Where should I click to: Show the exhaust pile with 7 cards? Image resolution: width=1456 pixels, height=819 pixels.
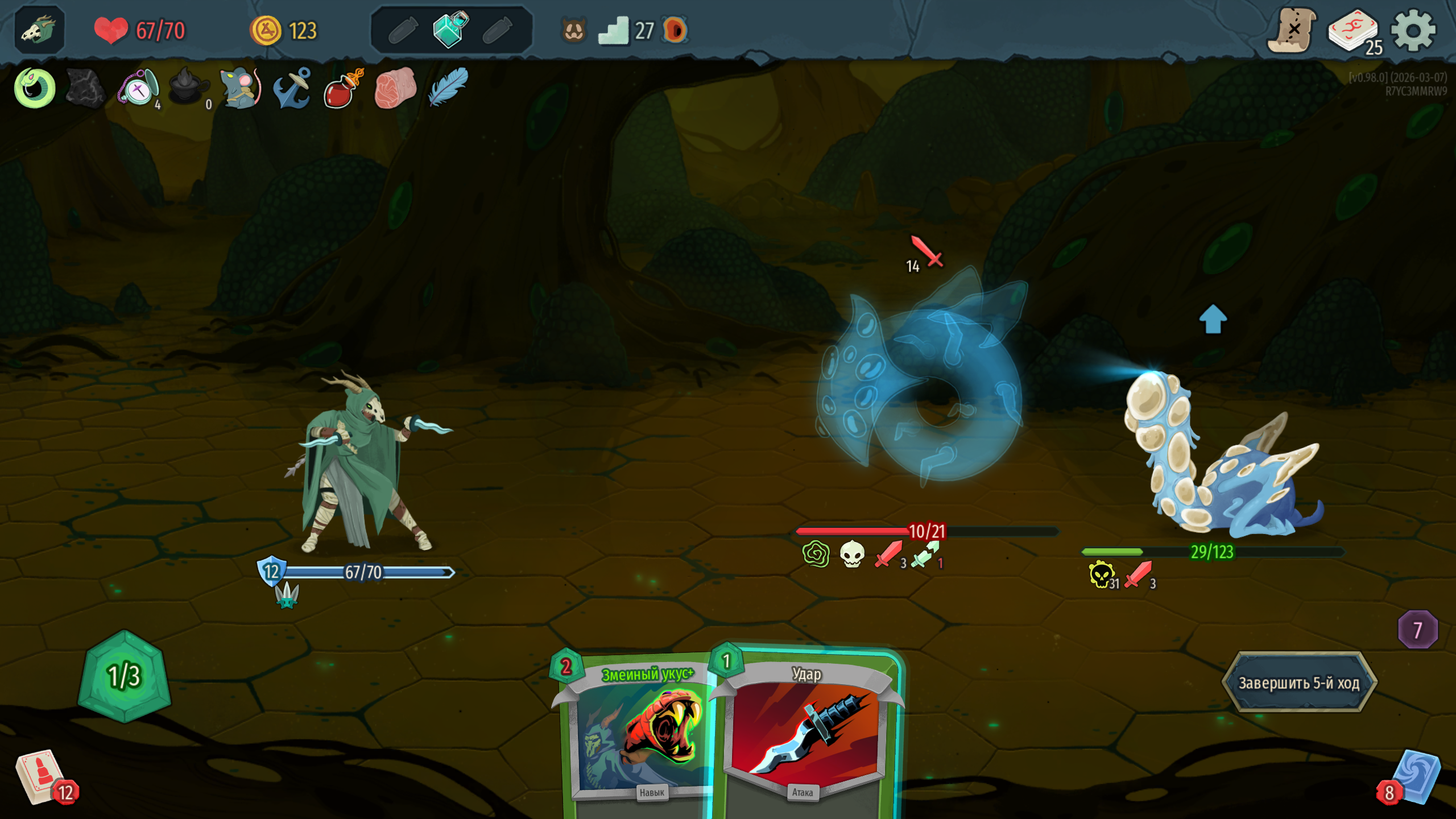[x=1417, y=630]
